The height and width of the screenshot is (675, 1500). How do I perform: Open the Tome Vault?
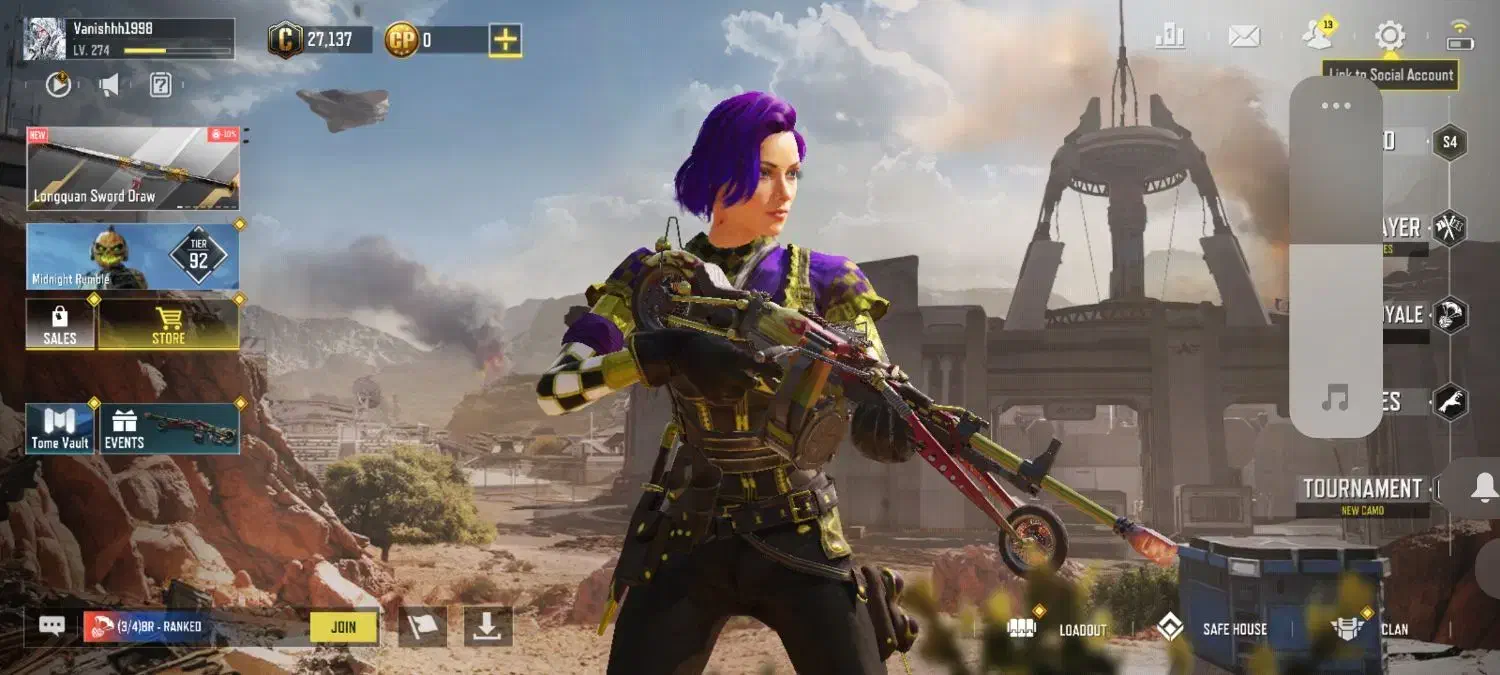tap(60, 429)
